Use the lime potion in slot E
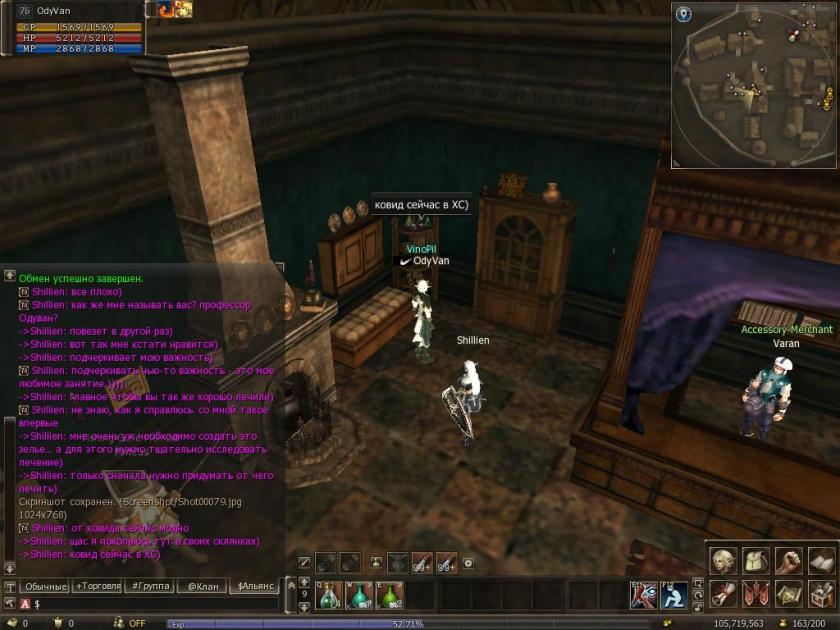 390,595
